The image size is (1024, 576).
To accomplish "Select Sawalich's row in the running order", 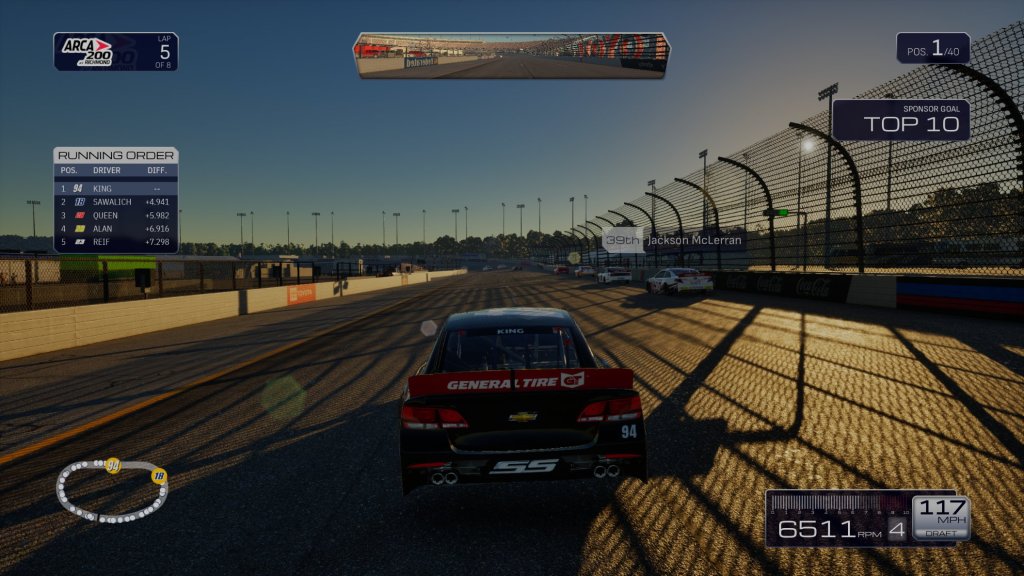I will [116, 201].
